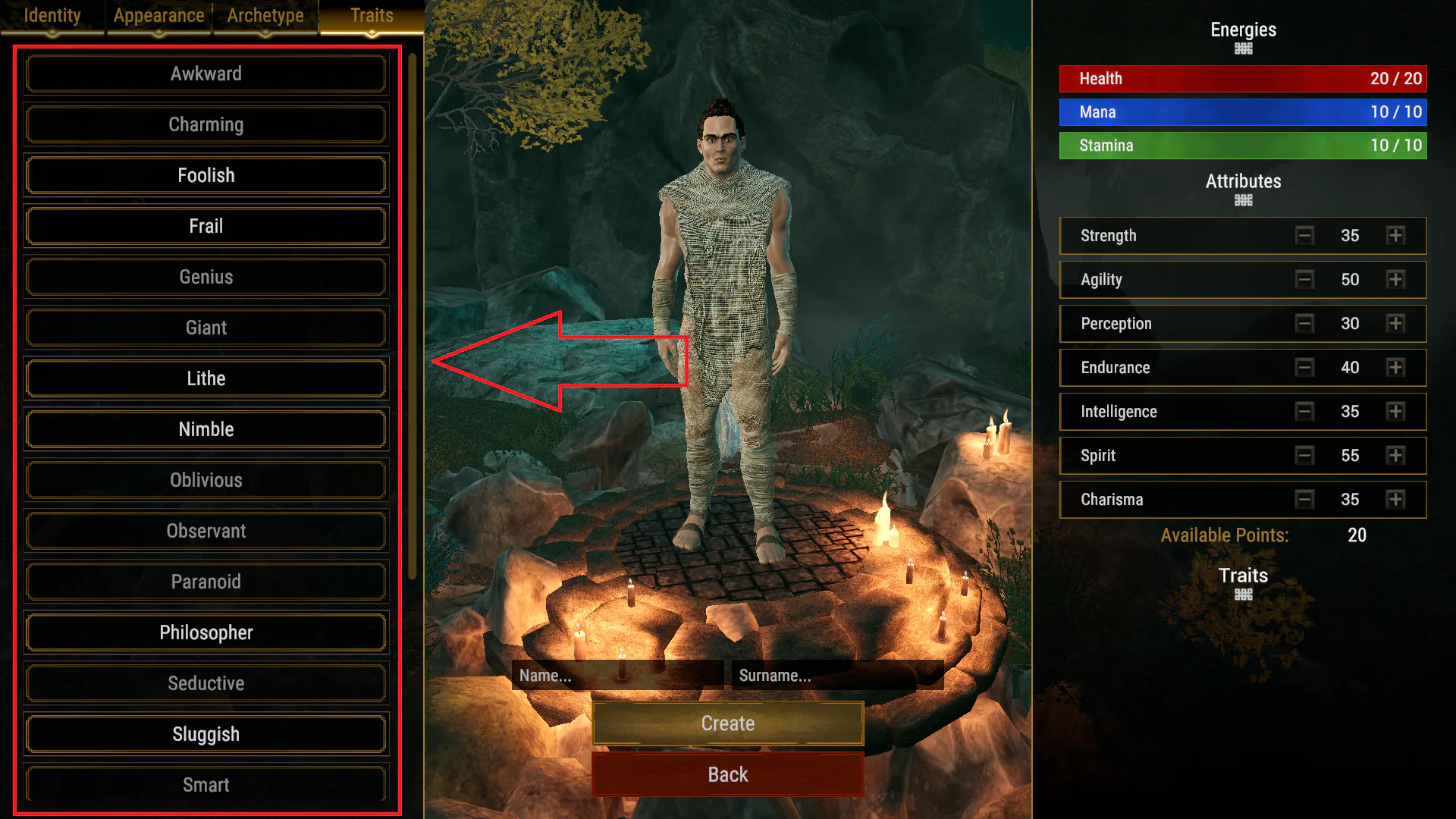This screenshot has width=1456, height=819.
Task: Choose the Lithe trait
Action: (x=206, y=378)
